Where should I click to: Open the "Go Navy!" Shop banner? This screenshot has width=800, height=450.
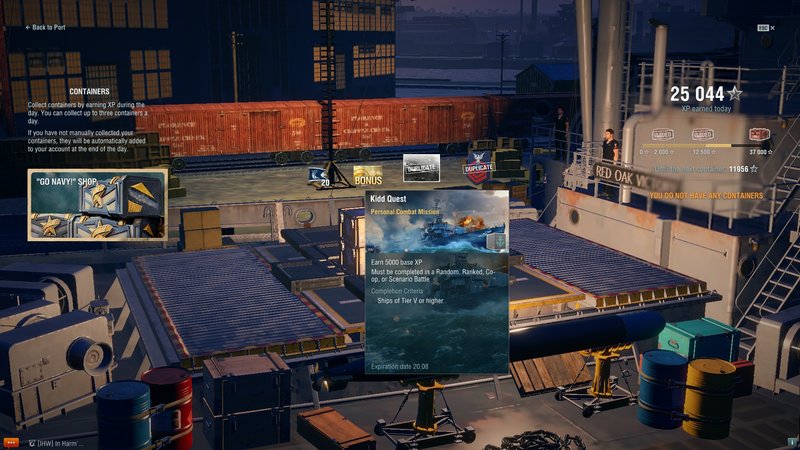tap(97, 204)
